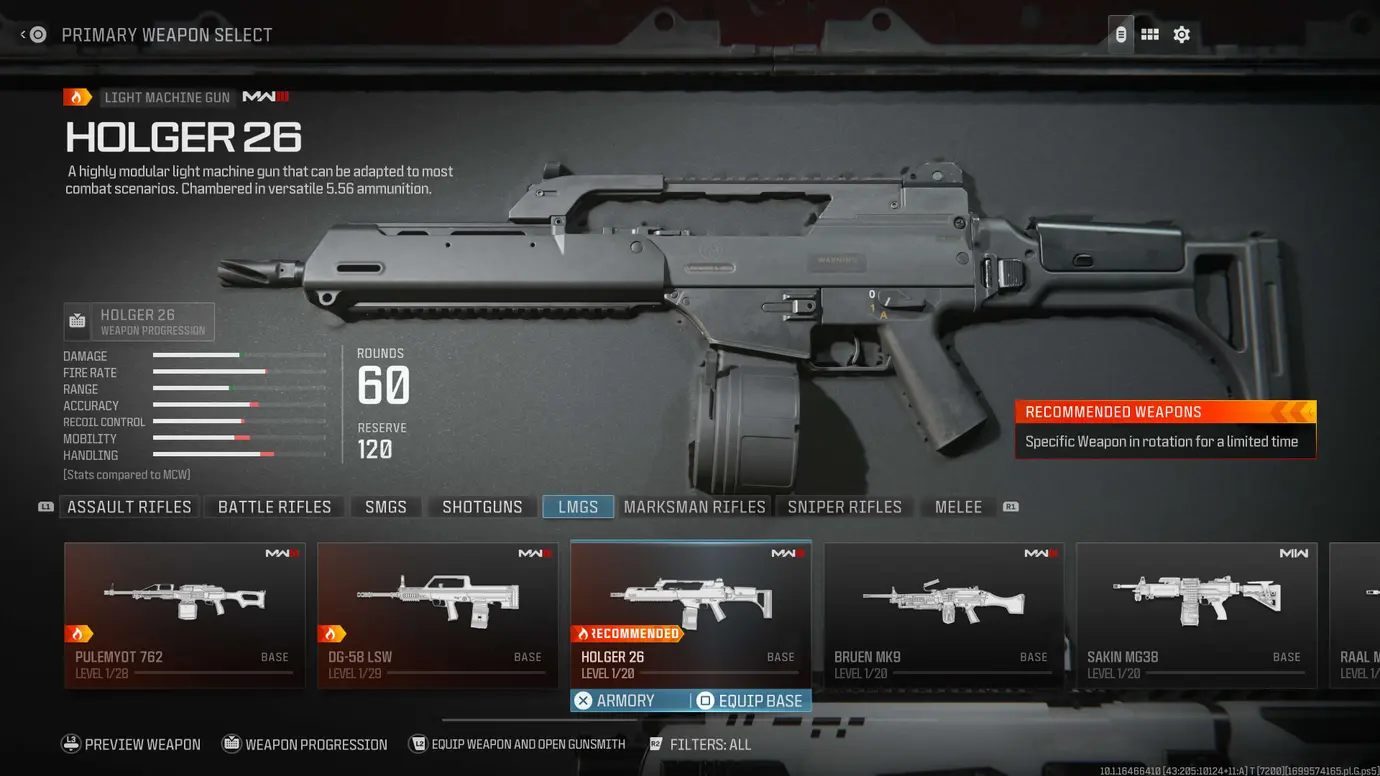Click the R1 button indicator beside Melee

1010,507
